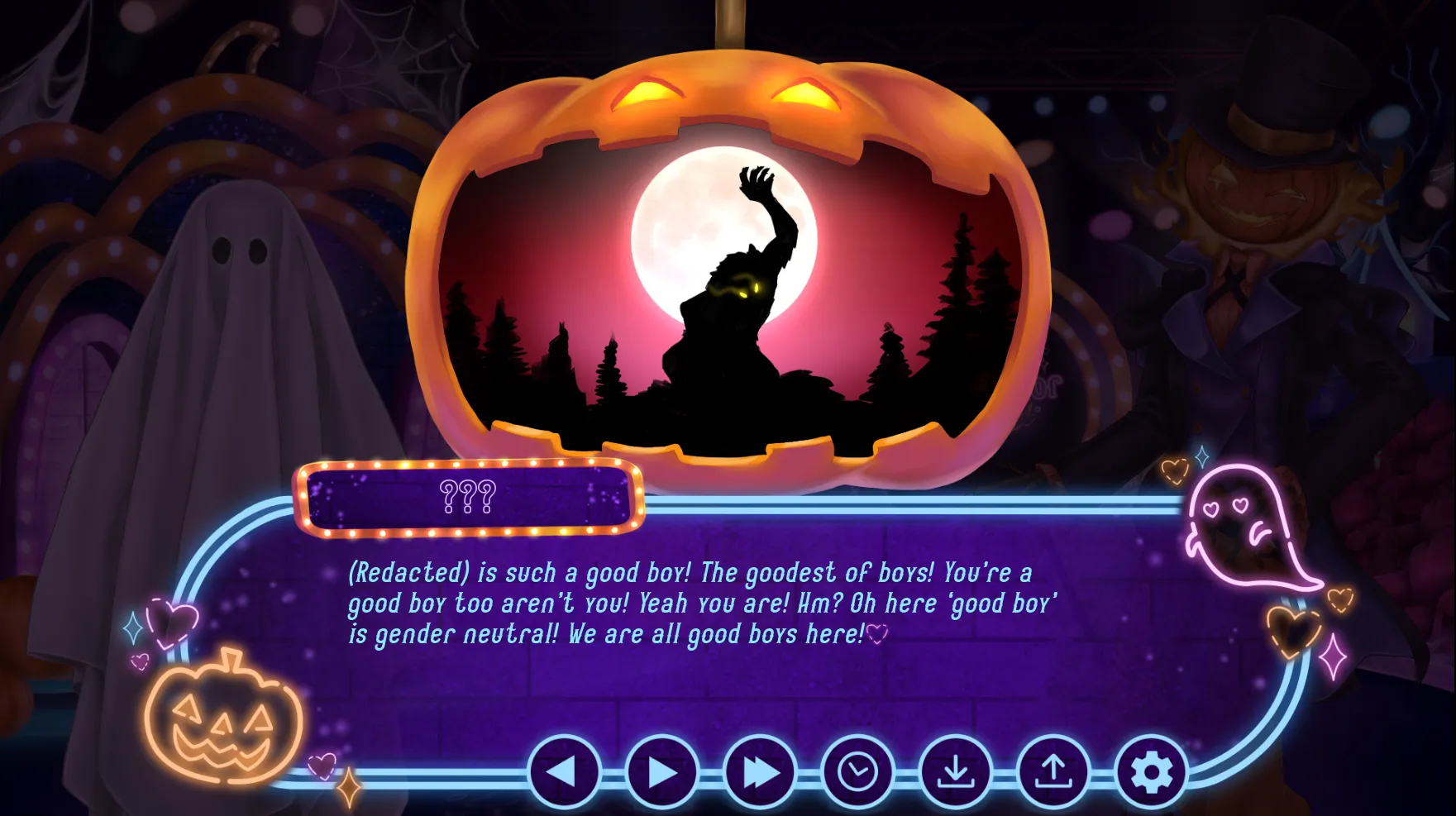Viewport: 1456px width, 816px height.
Task: Expand the heart doodle near the ghost mascot
Action: click(x=1293, y=630)
